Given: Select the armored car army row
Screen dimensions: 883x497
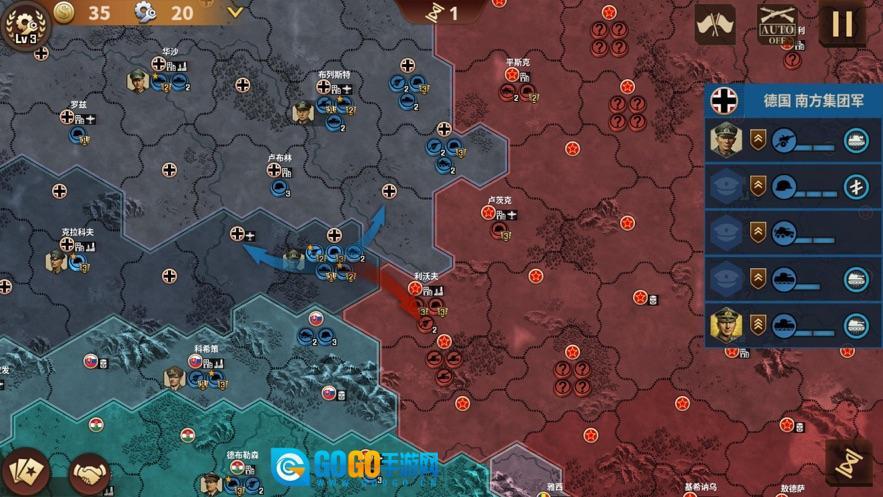Looking at the screenshot, I should 794,232.
